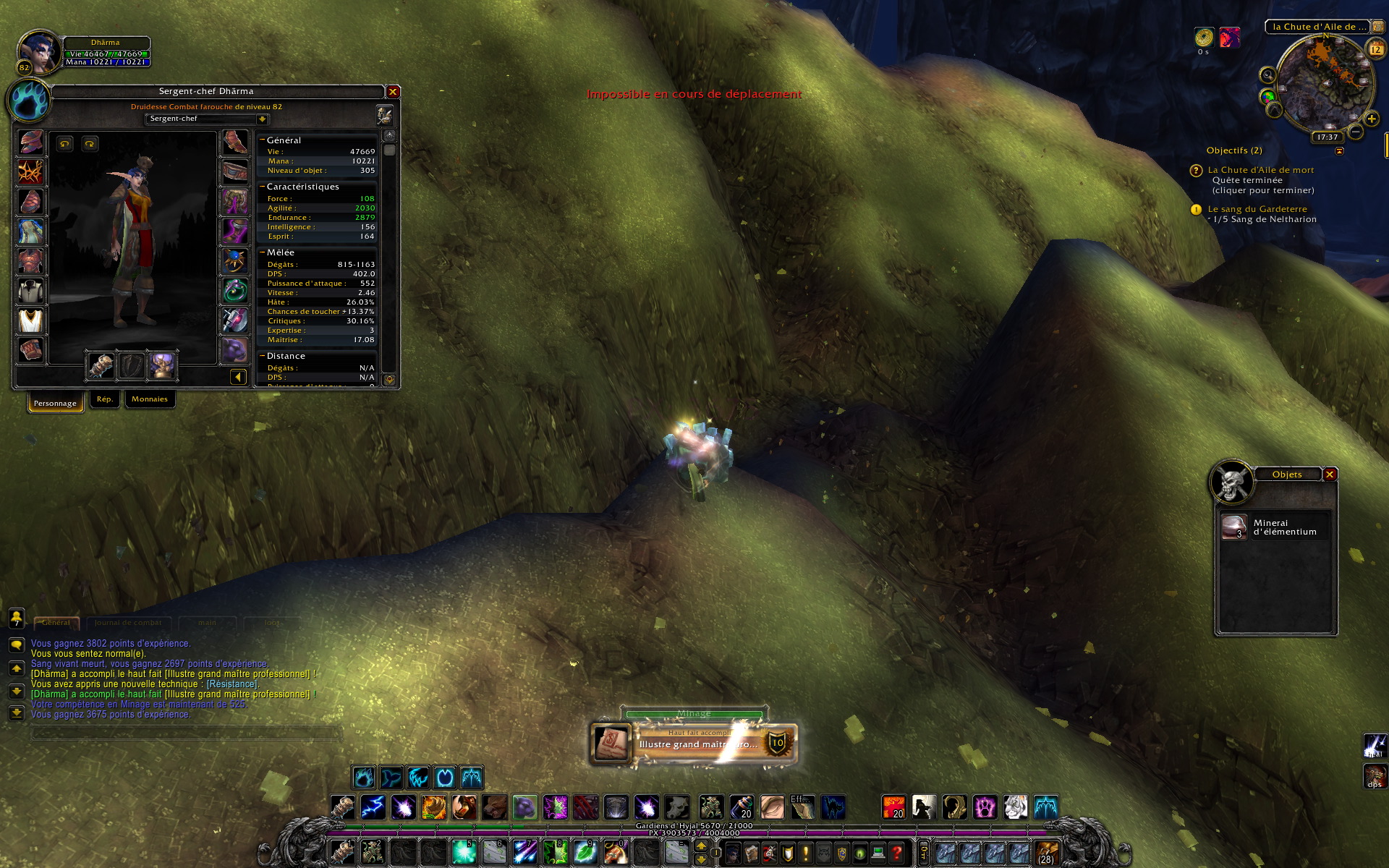The width and height of the screenshot is (1389, 868).
Task: Open the calendar button beside the minimap
Action: pos(1375,49)
